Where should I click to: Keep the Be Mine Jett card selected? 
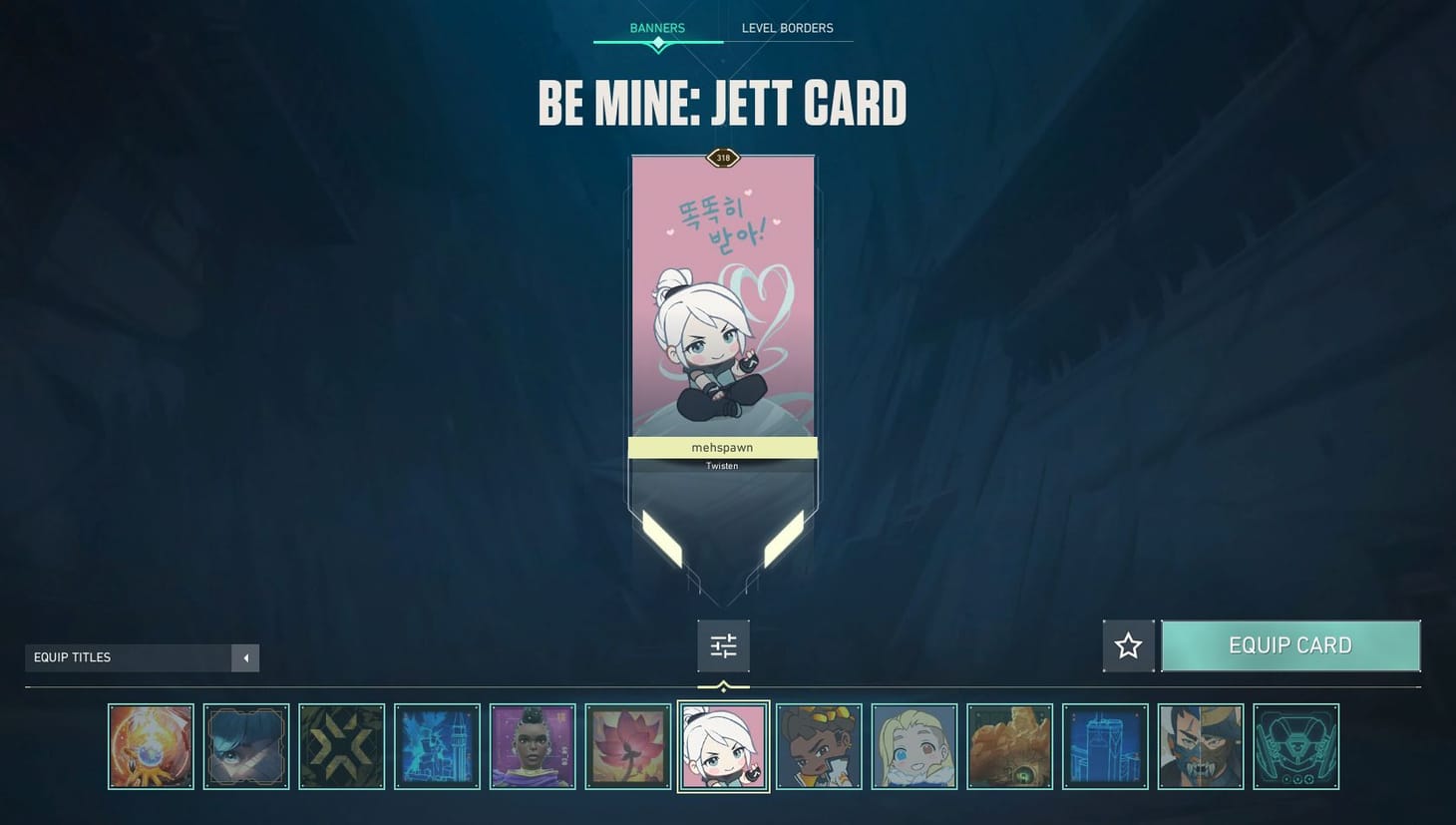coord(723,745)
